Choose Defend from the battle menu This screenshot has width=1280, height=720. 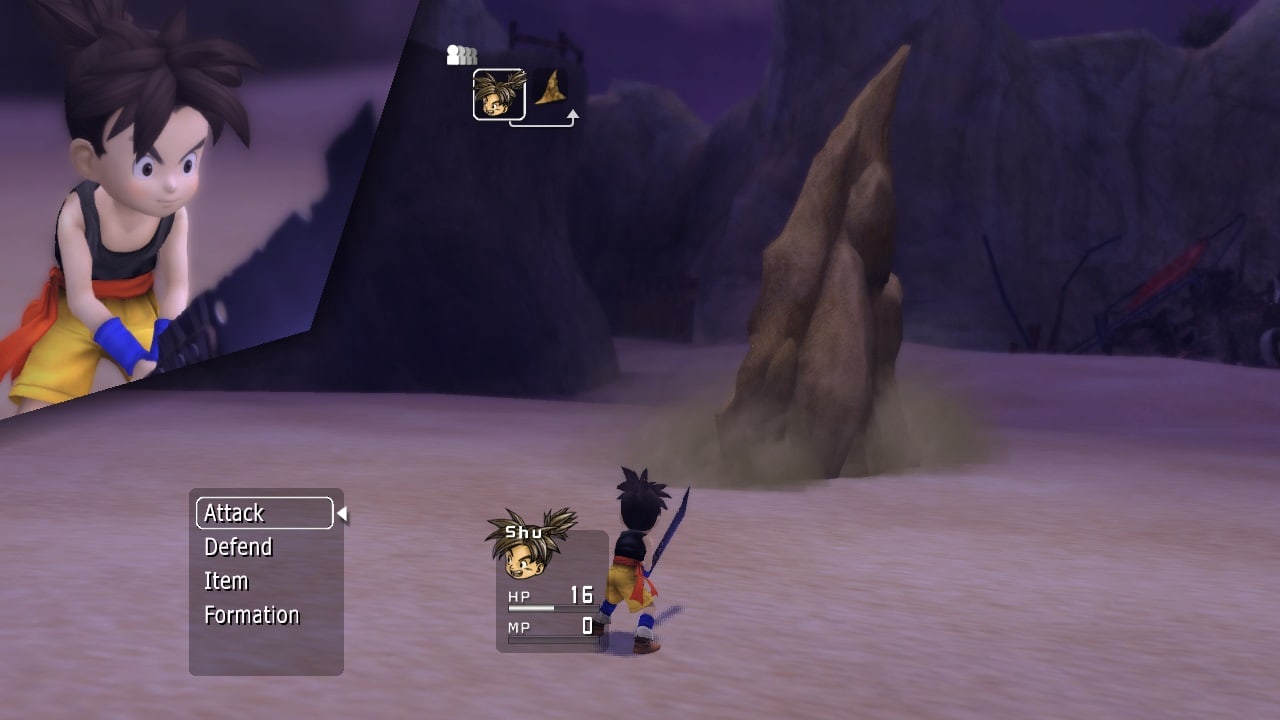pos(238,547)
